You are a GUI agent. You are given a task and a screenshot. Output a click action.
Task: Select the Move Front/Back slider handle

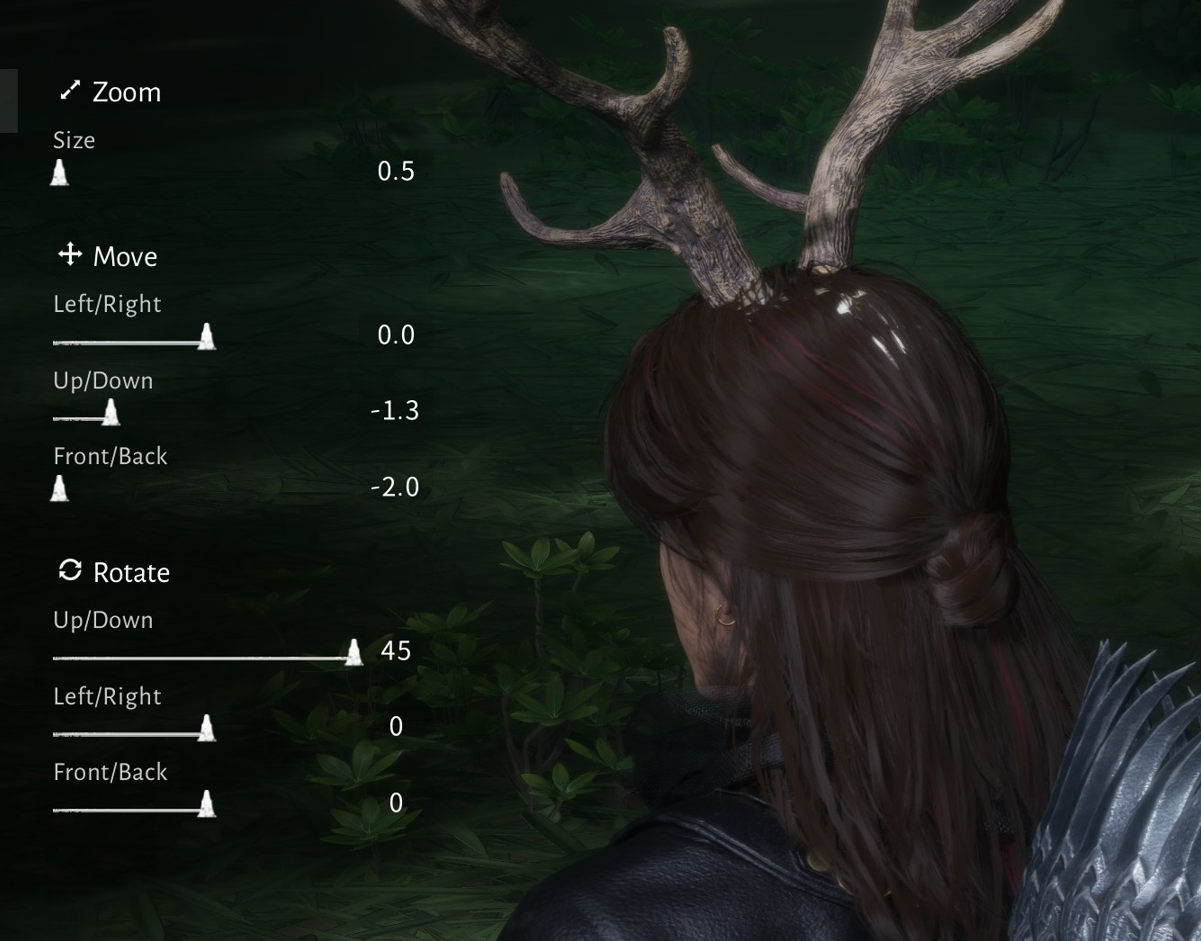click(60, 488)
